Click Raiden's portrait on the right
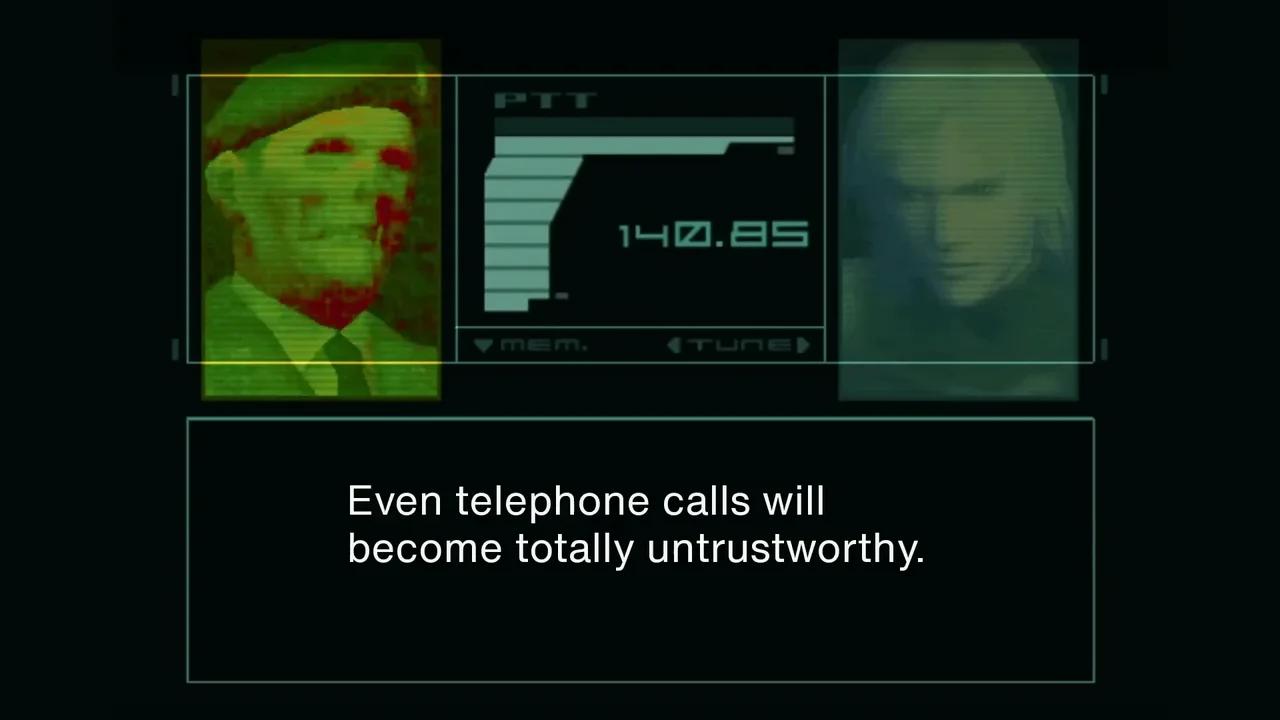Viewport: 1280px width, 720px height. pyautogui.click(x=957, y=215)
